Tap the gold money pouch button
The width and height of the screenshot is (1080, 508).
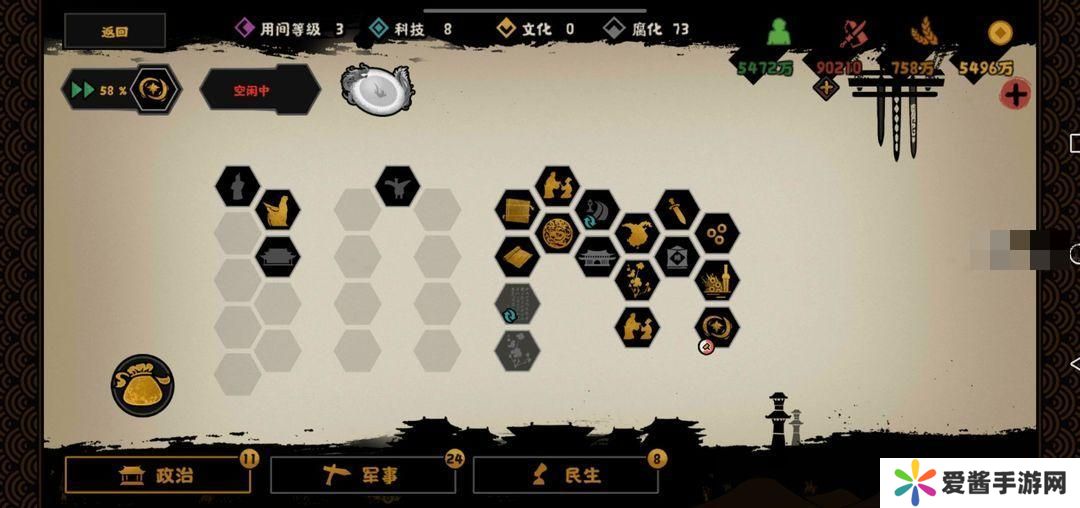(142, 385)
